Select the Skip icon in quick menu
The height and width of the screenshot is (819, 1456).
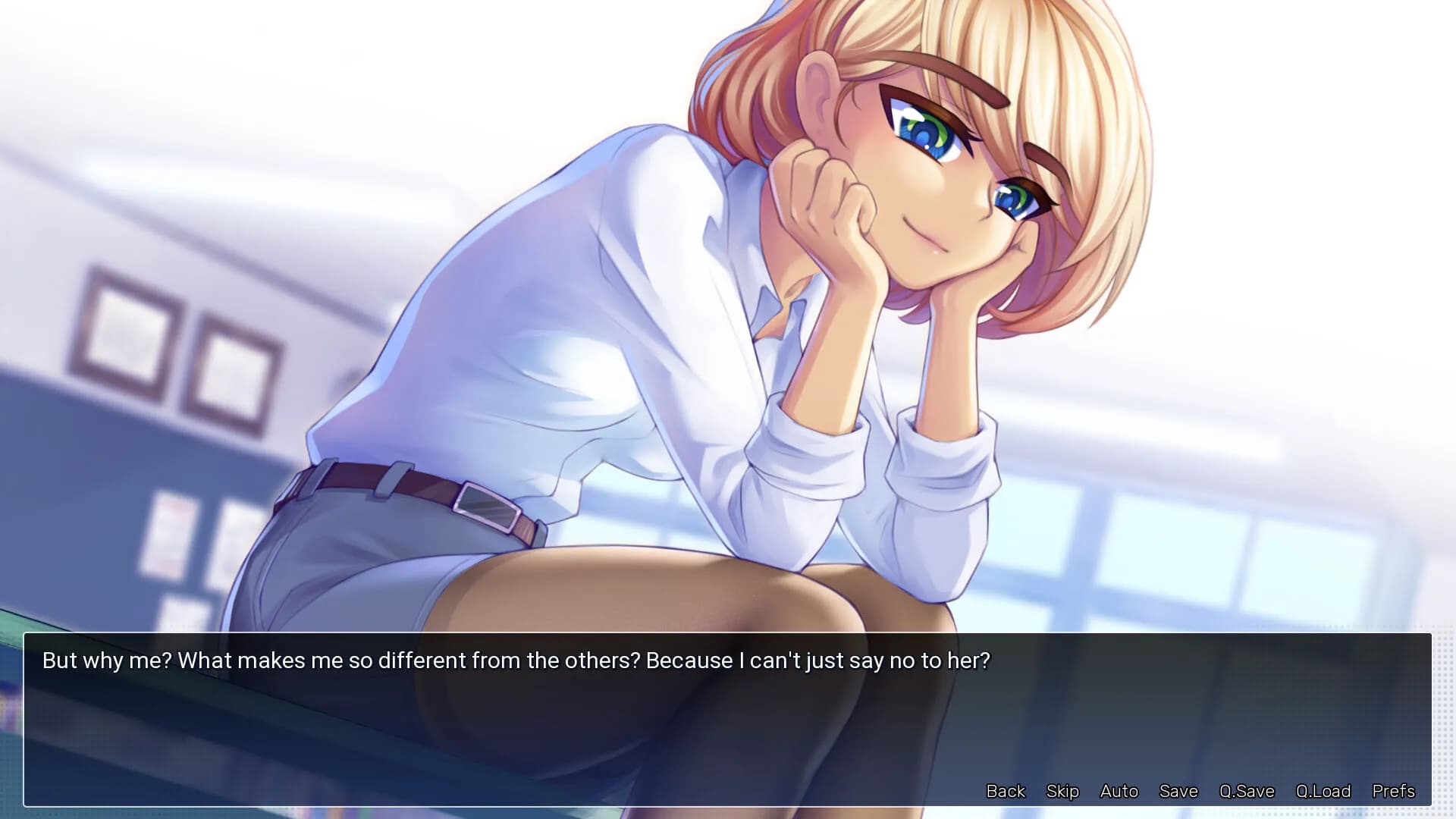pyautogui.click(x=1062, y=791)
